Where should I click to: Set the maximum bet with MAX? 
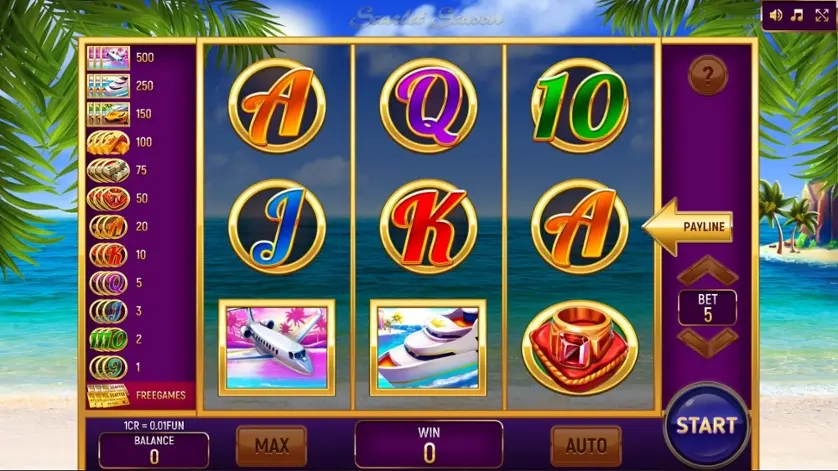[x=271, y=445]
